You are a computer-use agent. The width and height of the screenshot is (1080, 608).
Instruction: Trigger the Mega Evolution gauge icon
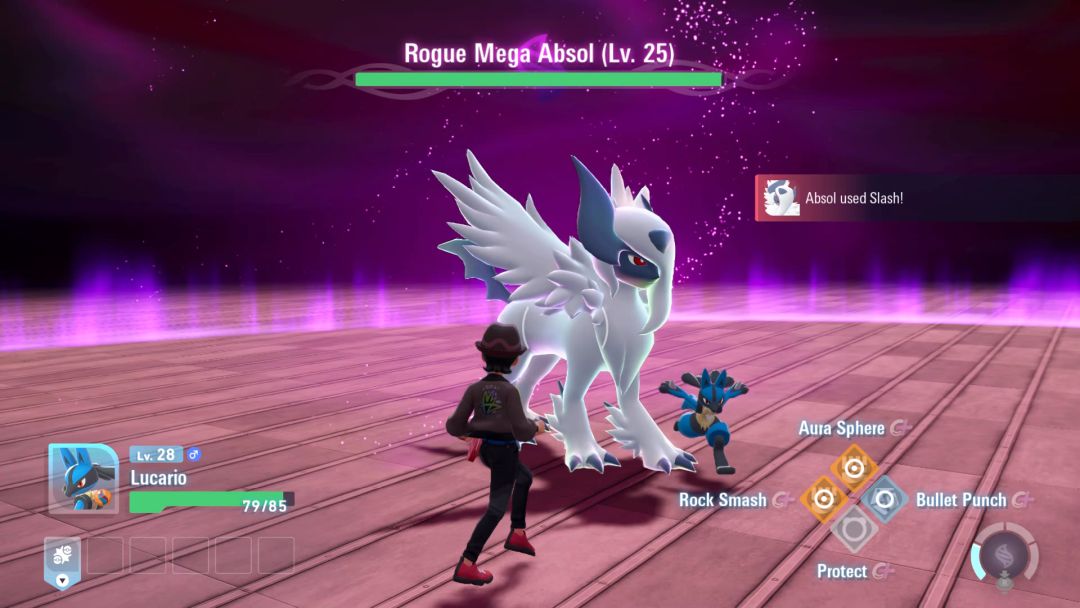1003,553
